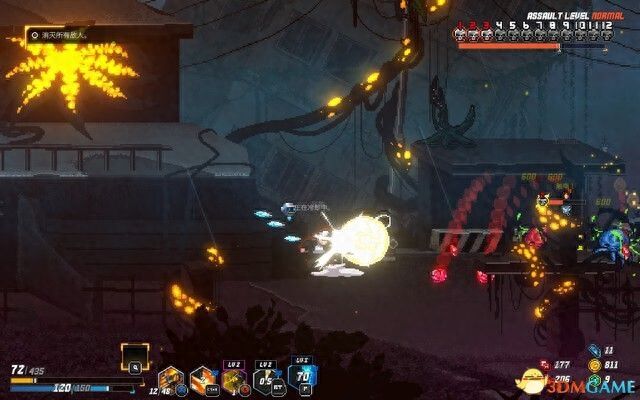Select the primary weapon icon showing 12 ammo
640x400 pixels.
[x=171, y=378]
